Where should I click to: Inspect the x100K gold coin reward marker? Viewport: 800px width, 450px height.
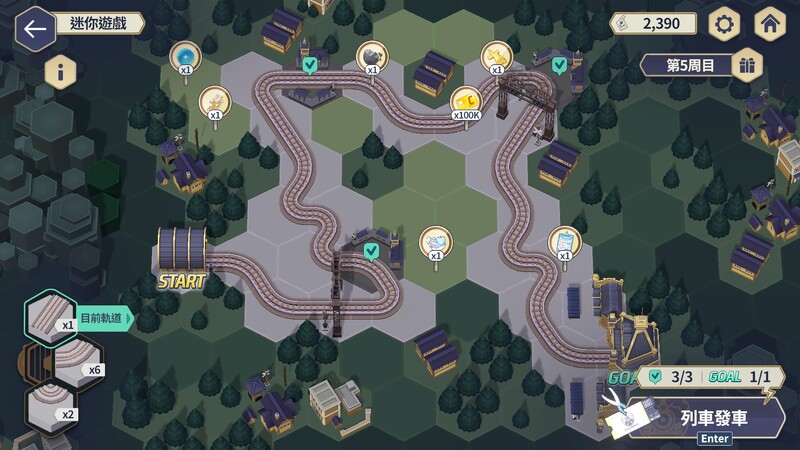(x=465, y=101)
